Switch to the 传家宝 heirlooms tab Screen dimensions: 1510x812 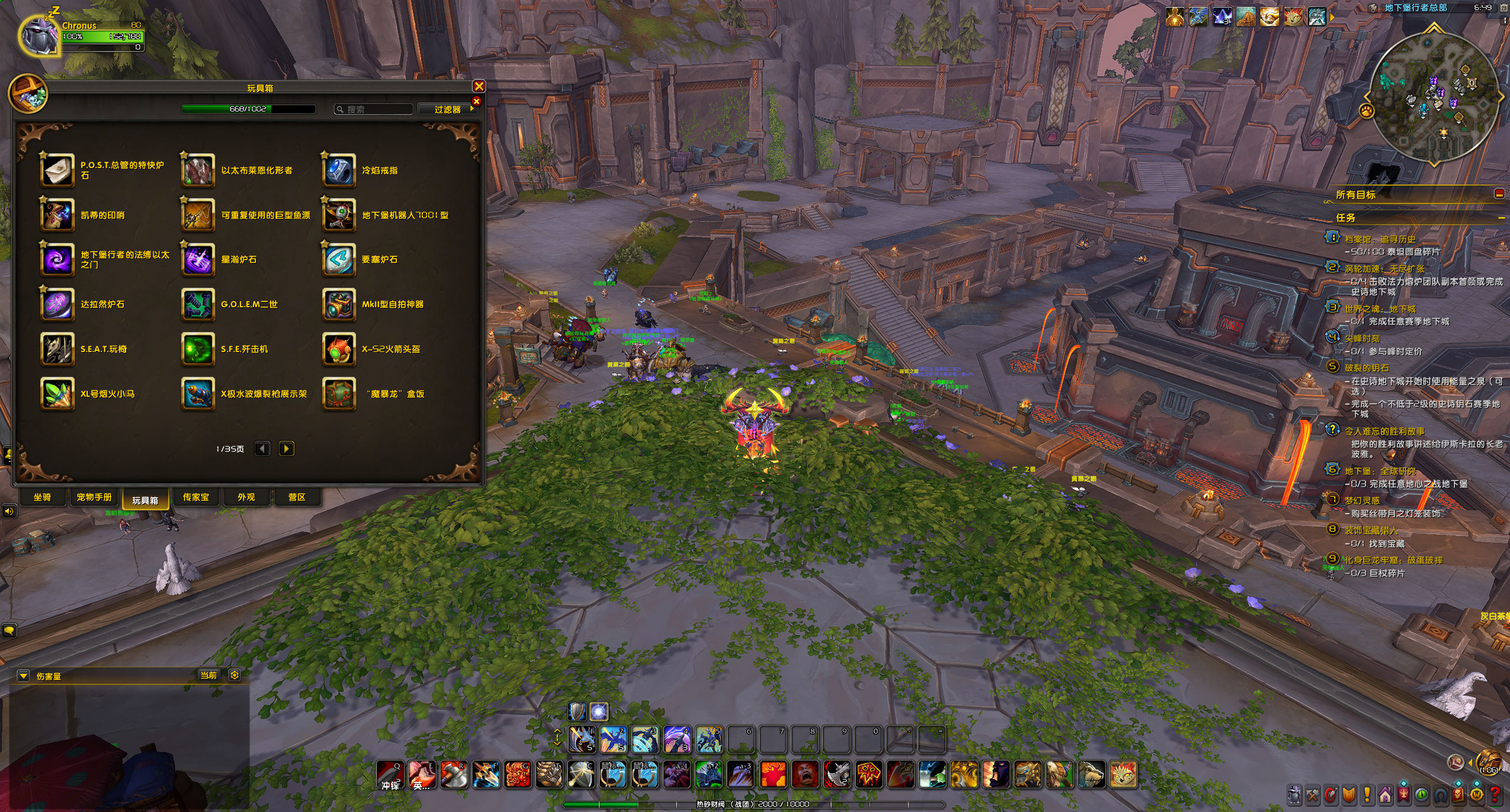[196, 497]
